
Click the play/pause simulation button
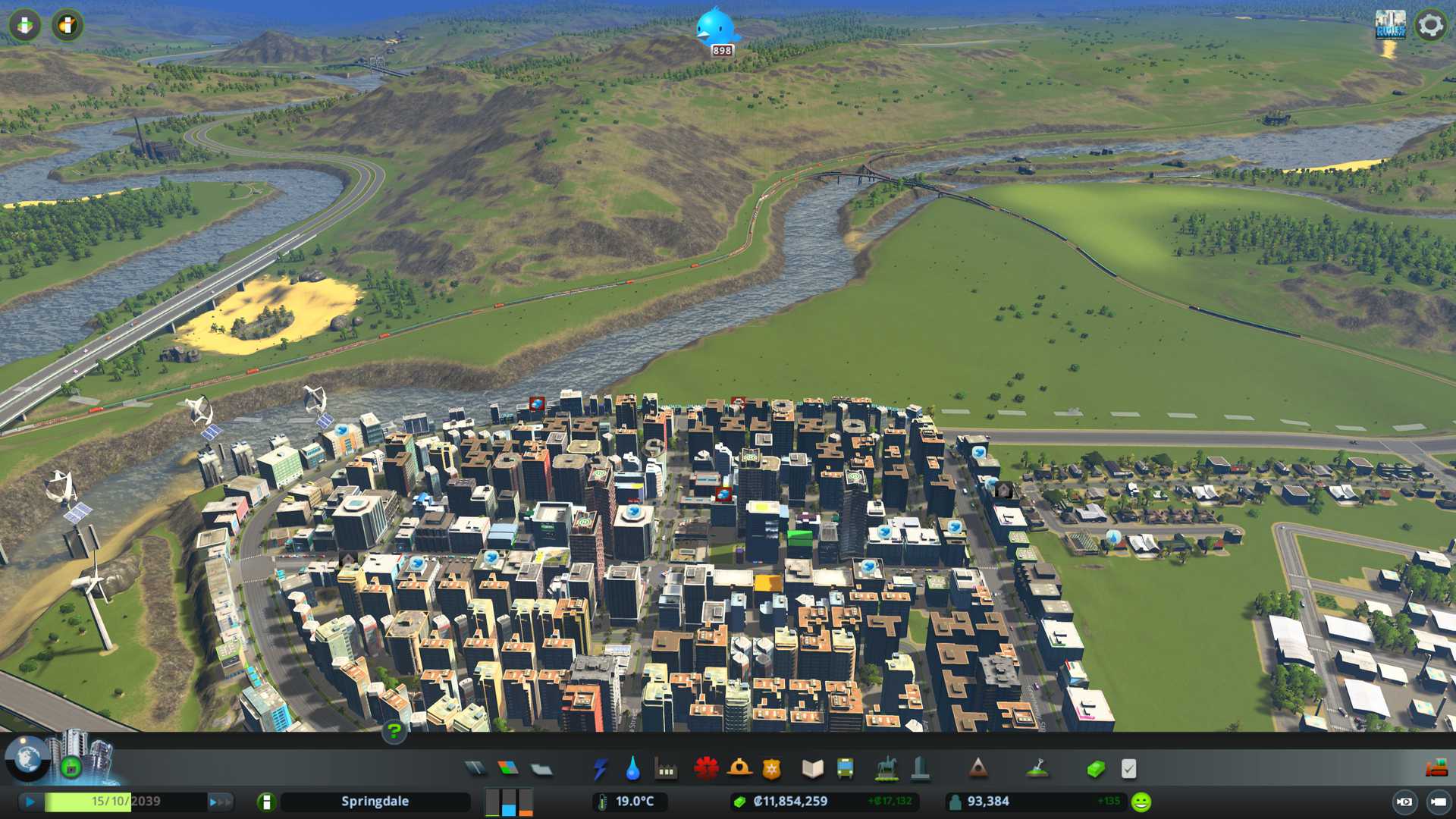click(30, 802)
